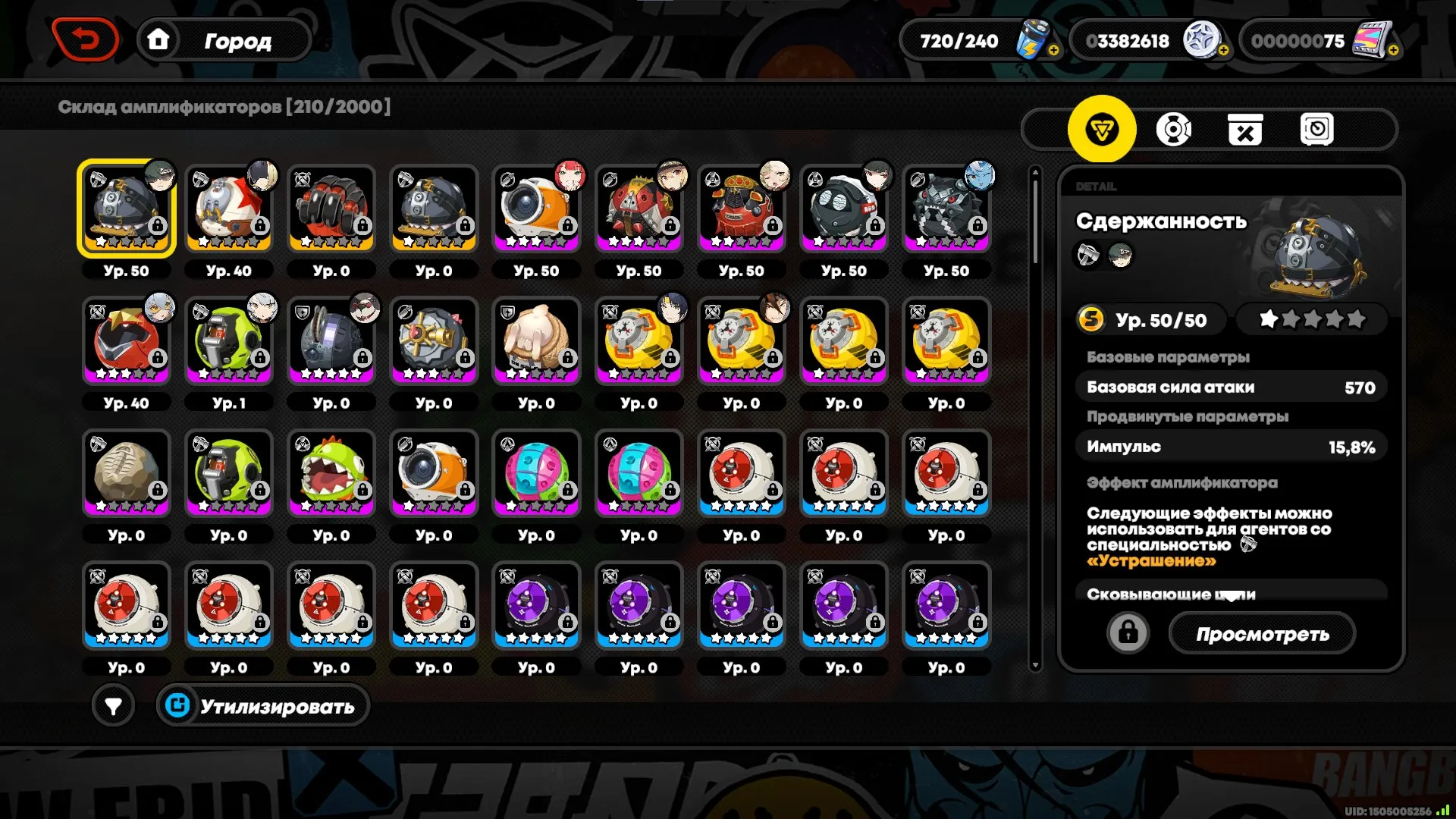Click the red back arrow top left
1456x819 pixels.
(86, 38)
